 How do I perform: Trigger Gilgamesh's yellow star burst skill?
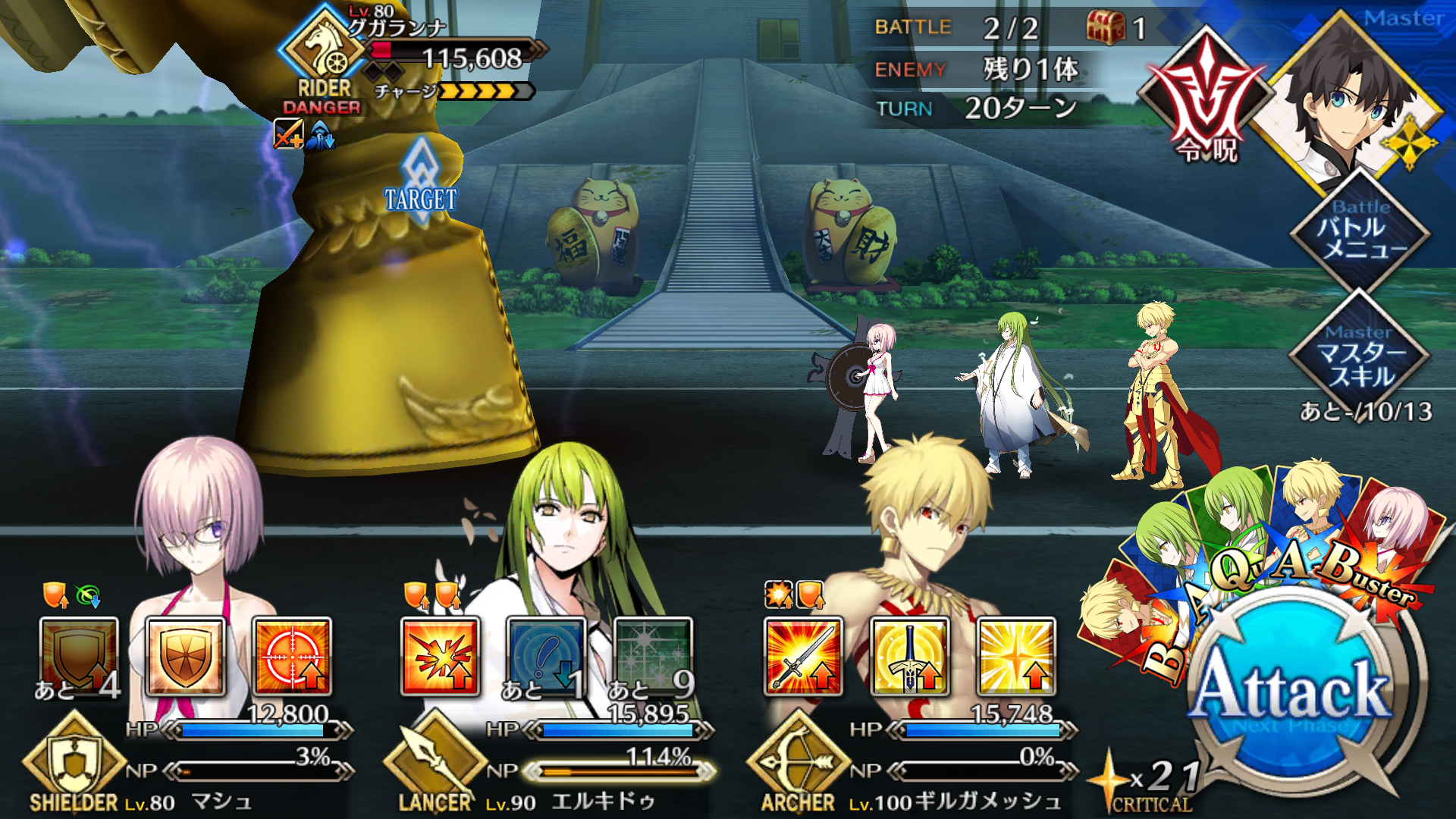(x=1016, y=657)
